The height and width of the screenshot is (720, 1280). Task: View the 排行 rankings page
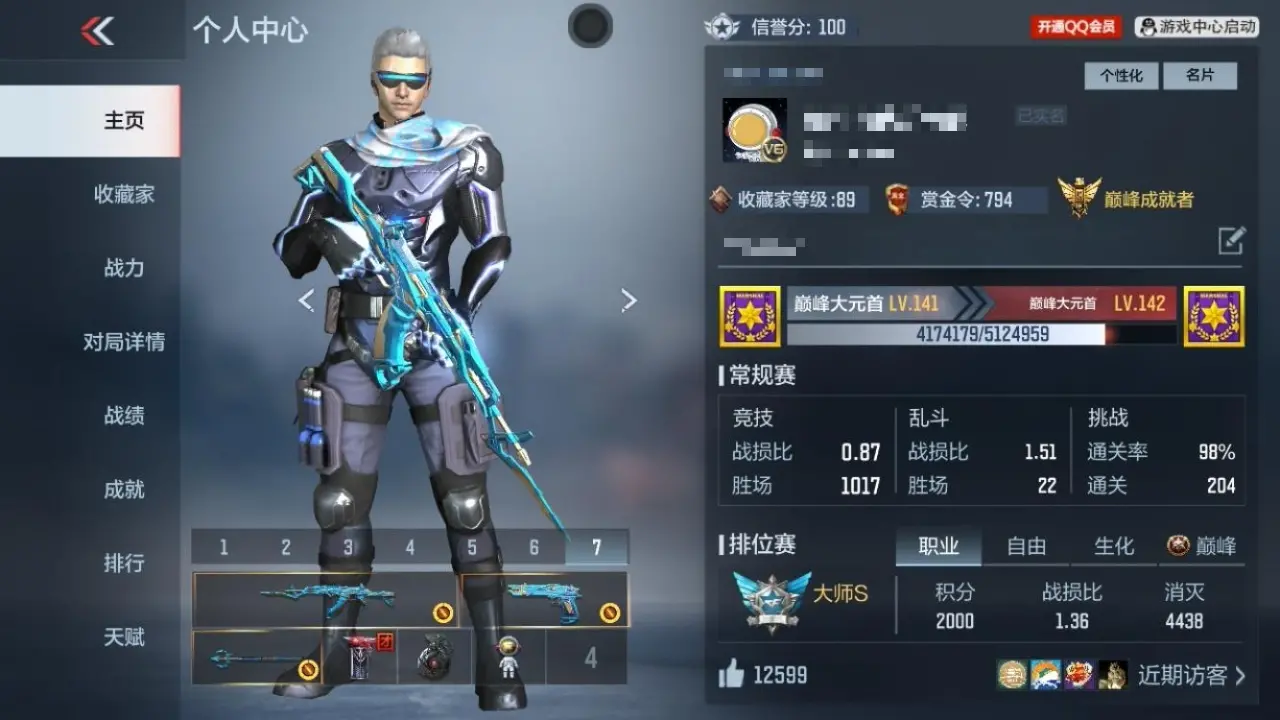[x=124, y=563]
